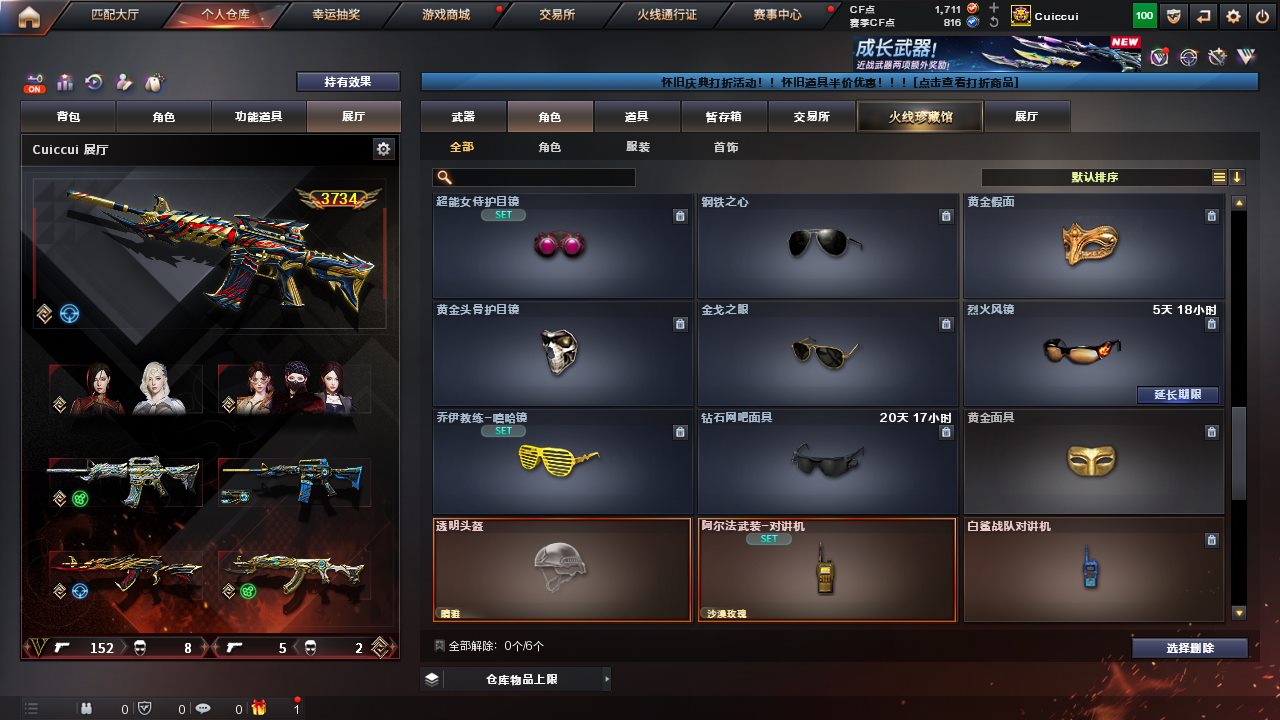The width and height of the screenshot is (1280, 720).
Task: Open the gear settings icon at top right
Action: (1234, 16)
